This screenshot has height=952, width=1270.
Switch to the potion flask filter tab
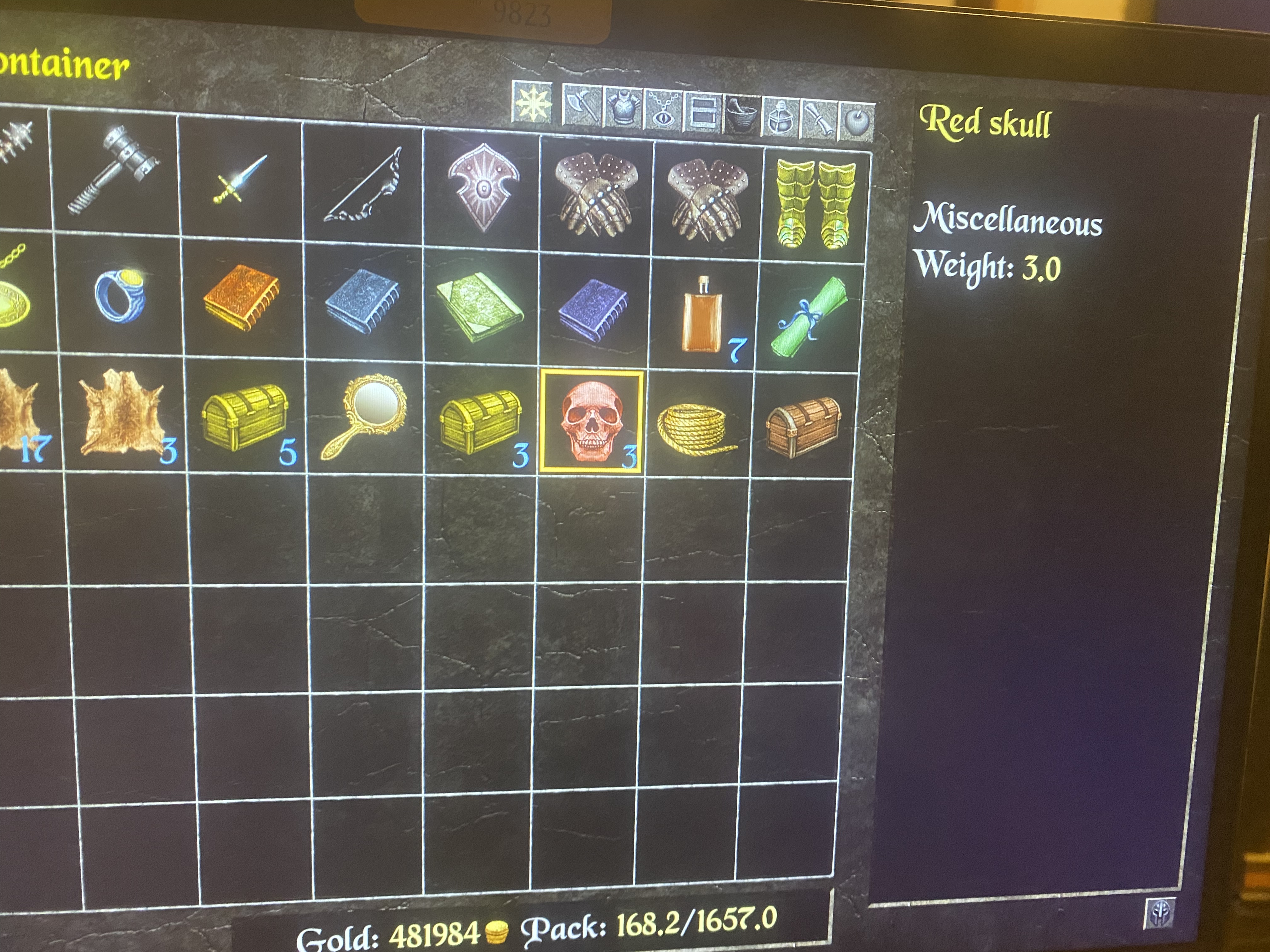point(780,117)
